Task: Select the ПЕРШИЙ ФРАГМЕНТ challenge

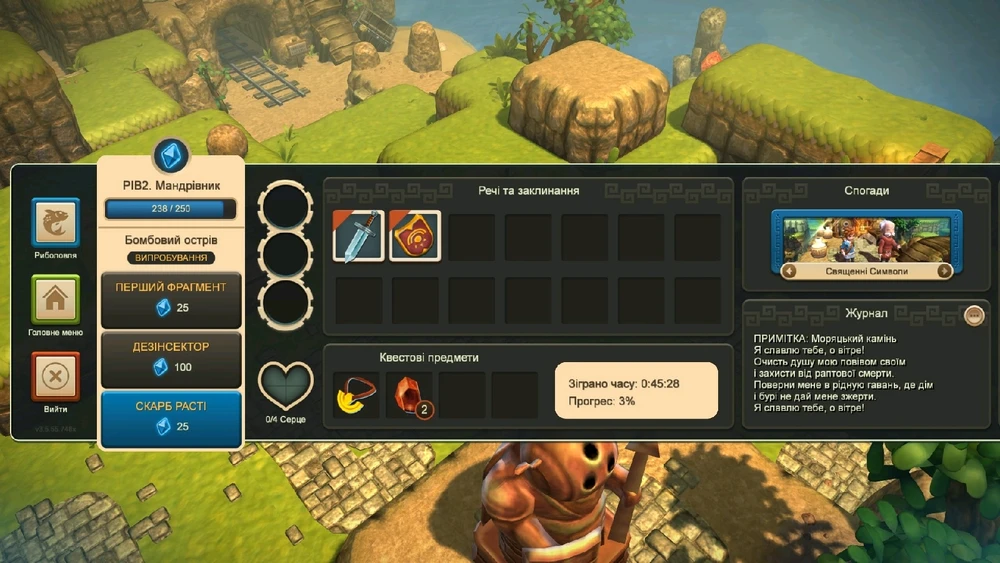Action: click(171, 298)
